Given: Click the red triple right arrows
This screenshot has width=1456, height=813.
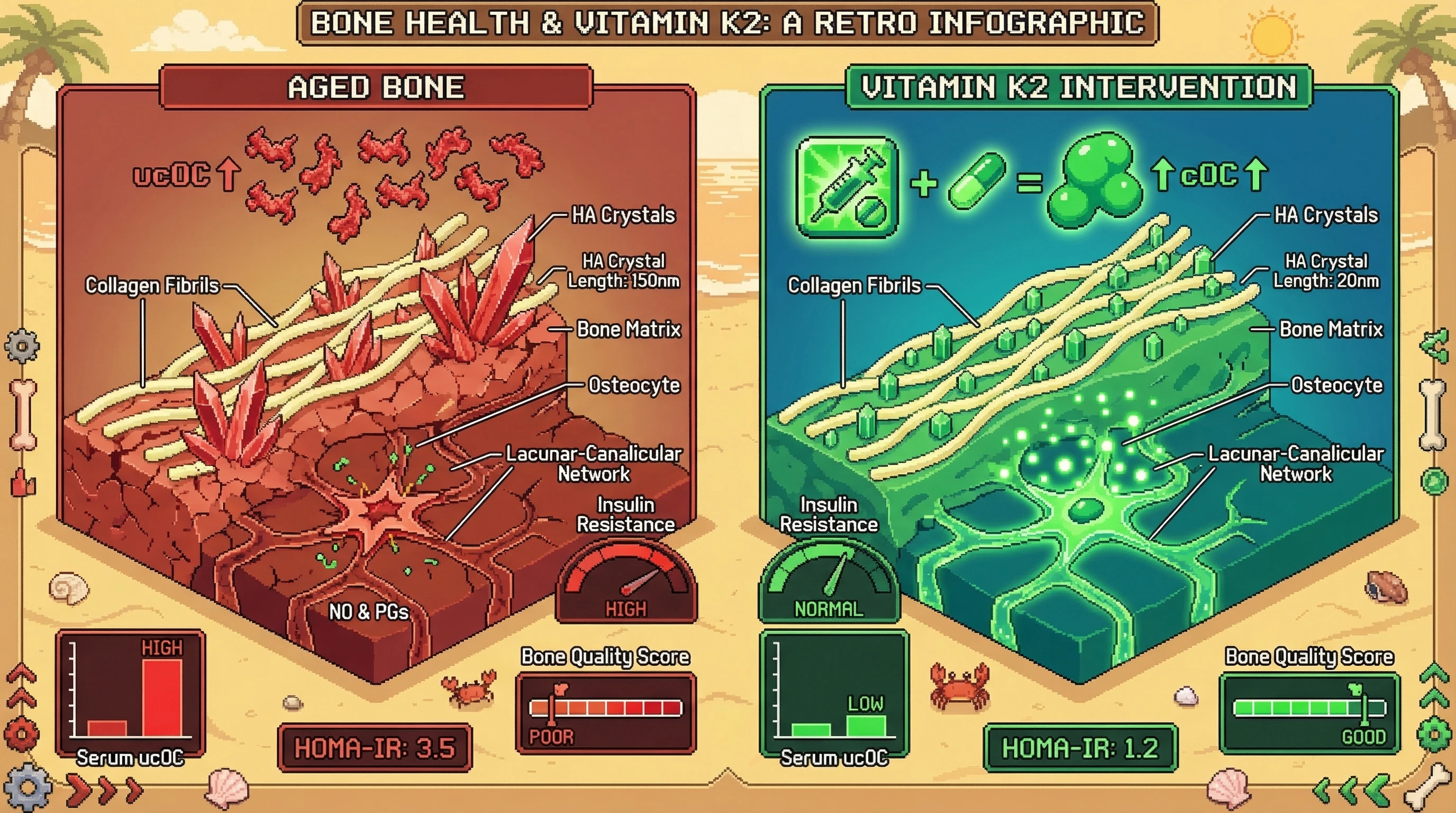Looking at the screenshot, I should coord(105,789).
